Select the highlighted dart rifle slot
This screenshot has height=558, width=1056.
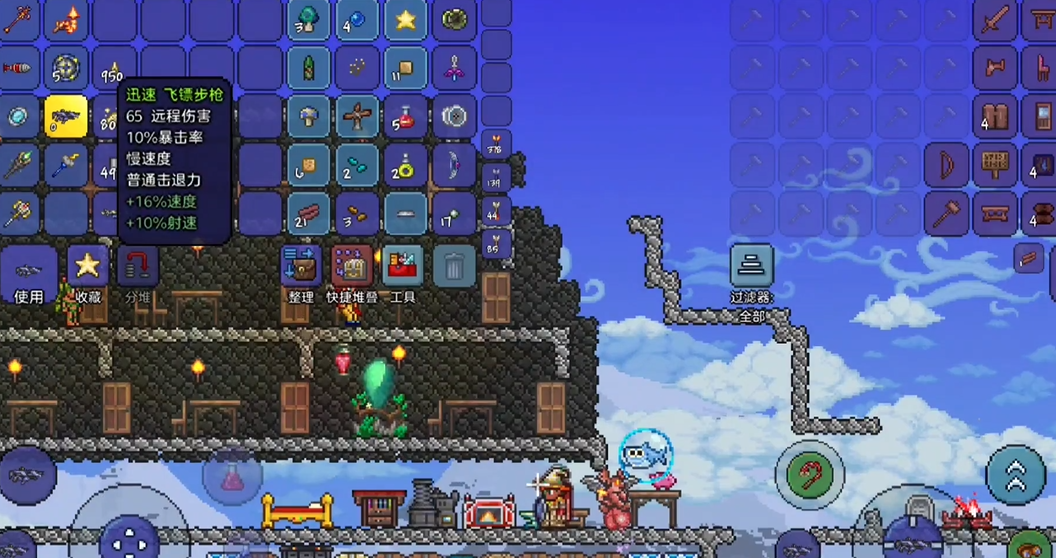pyautogui.click(x=66, y=117)
